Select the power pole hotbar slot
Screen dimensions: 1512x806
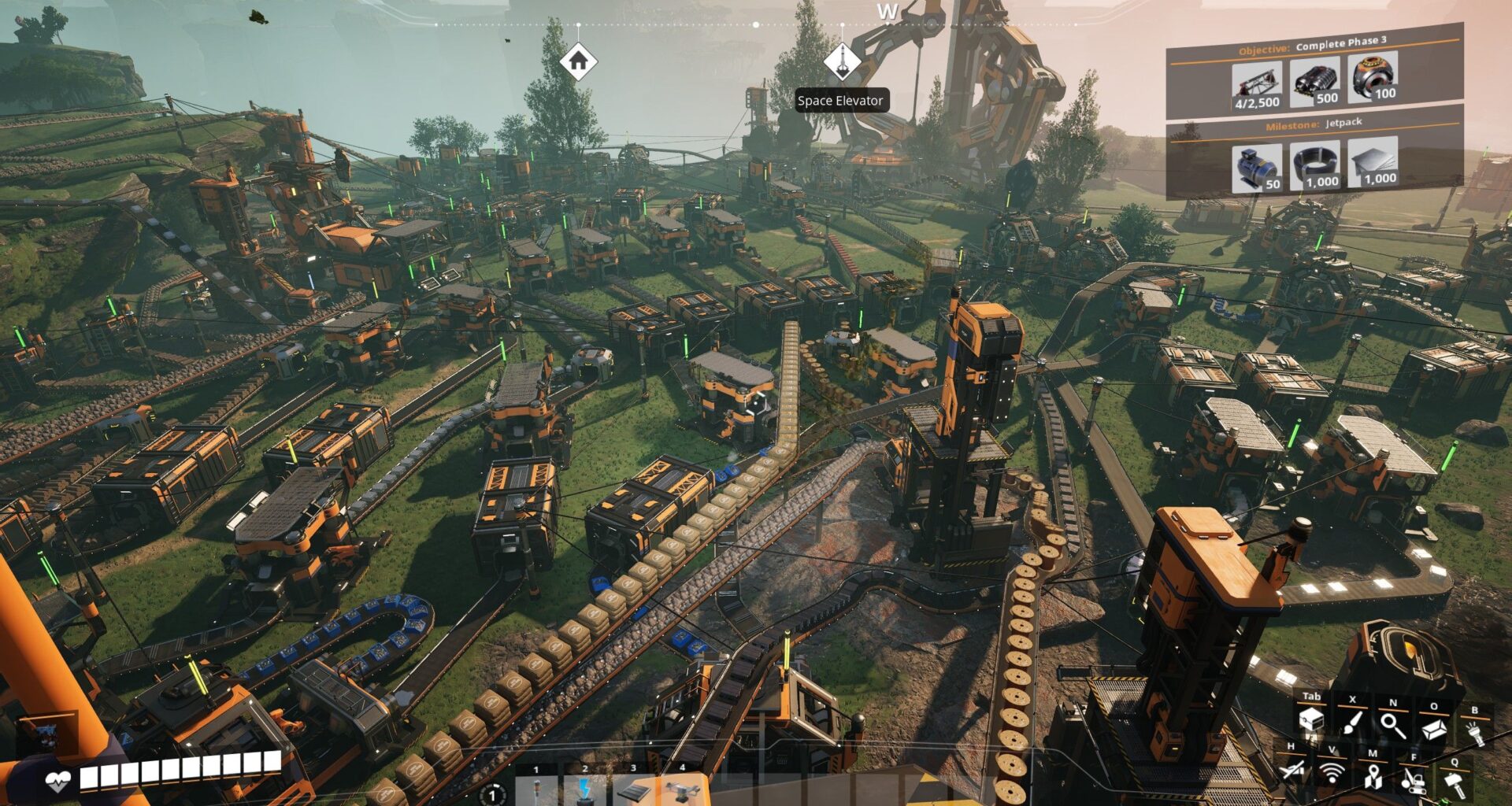(x=537, y=790)
